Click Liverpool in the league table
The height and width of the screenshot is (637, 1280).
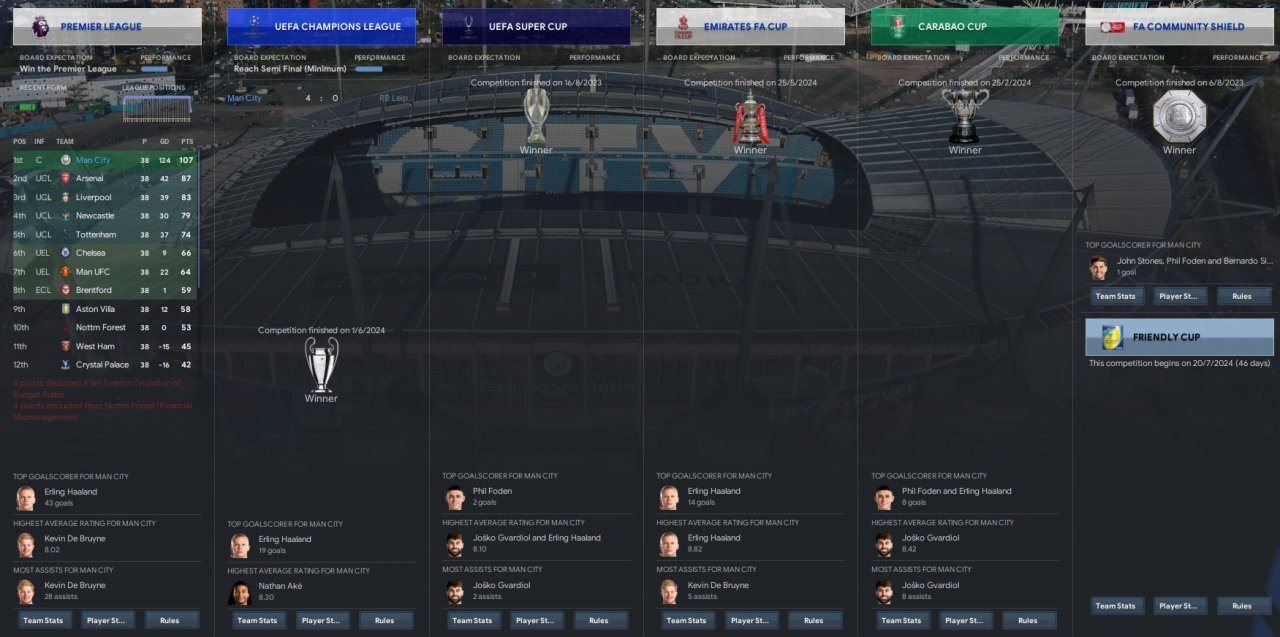pos(93,197)
